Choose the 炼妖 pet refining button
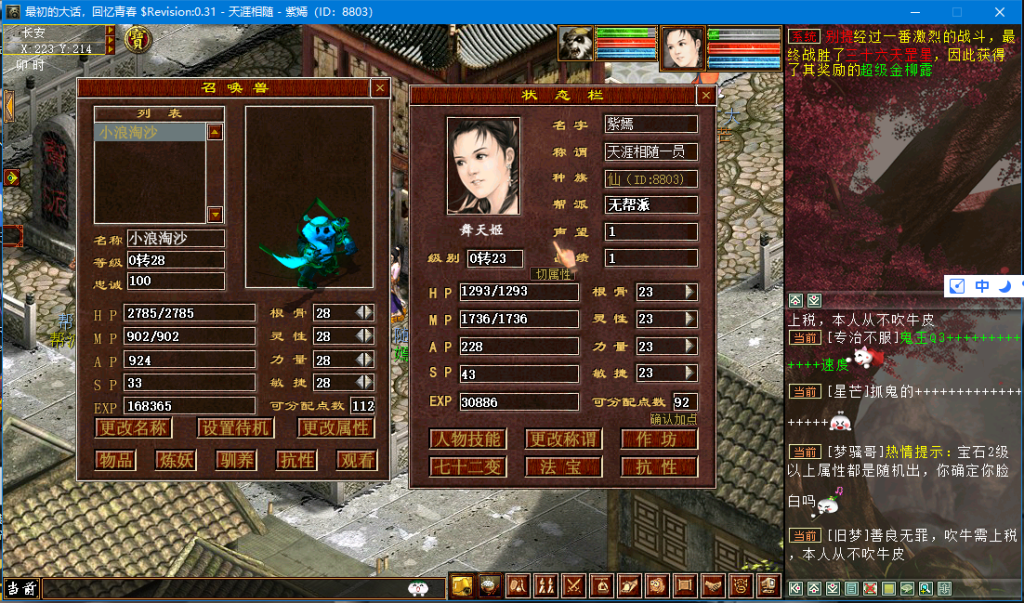Image resolution: width=1024 pixels, height=603 pixels. [175, 460]
